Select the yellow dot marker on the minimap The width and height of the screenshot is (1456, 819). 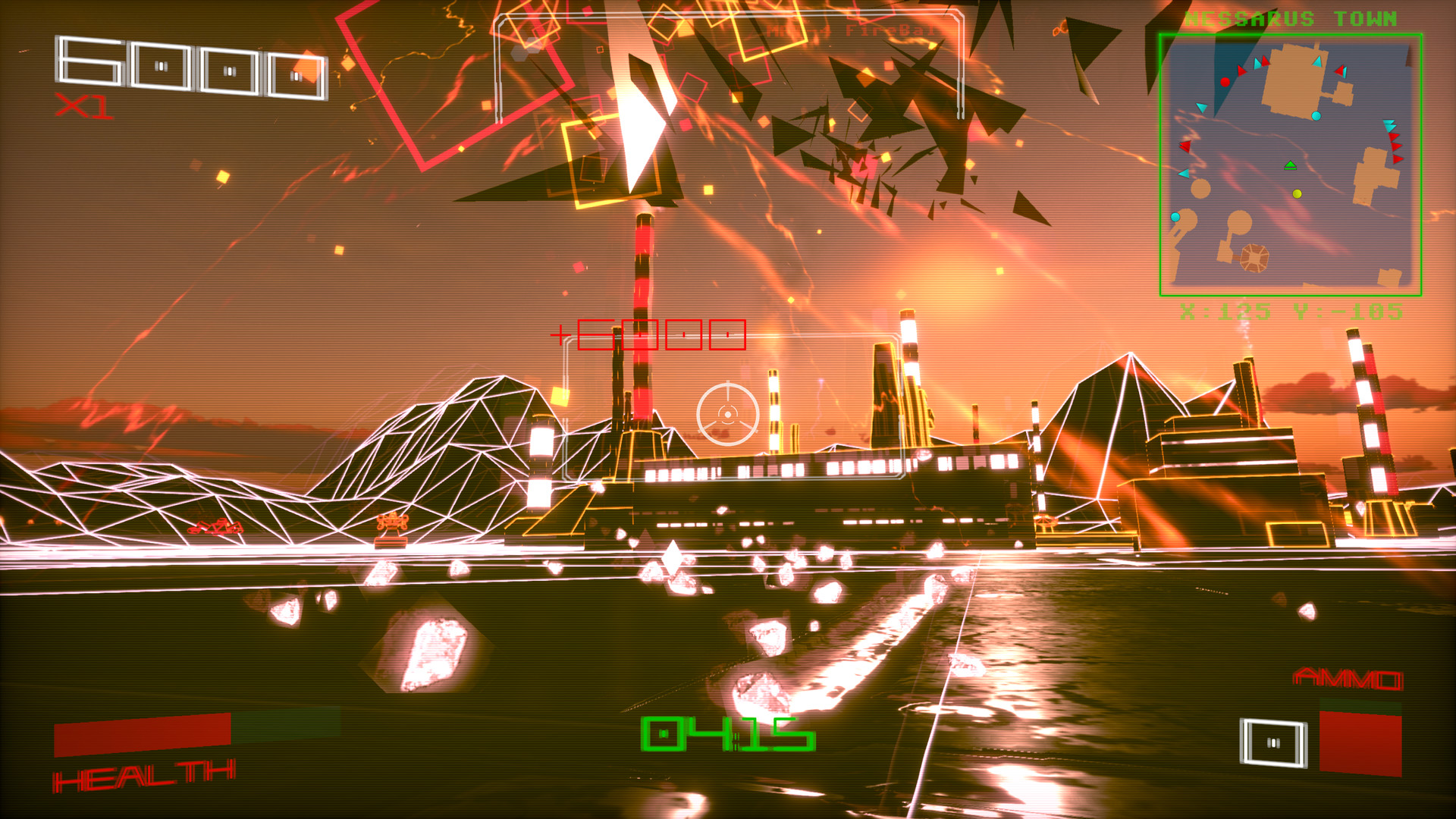(x=1296, y=194)
